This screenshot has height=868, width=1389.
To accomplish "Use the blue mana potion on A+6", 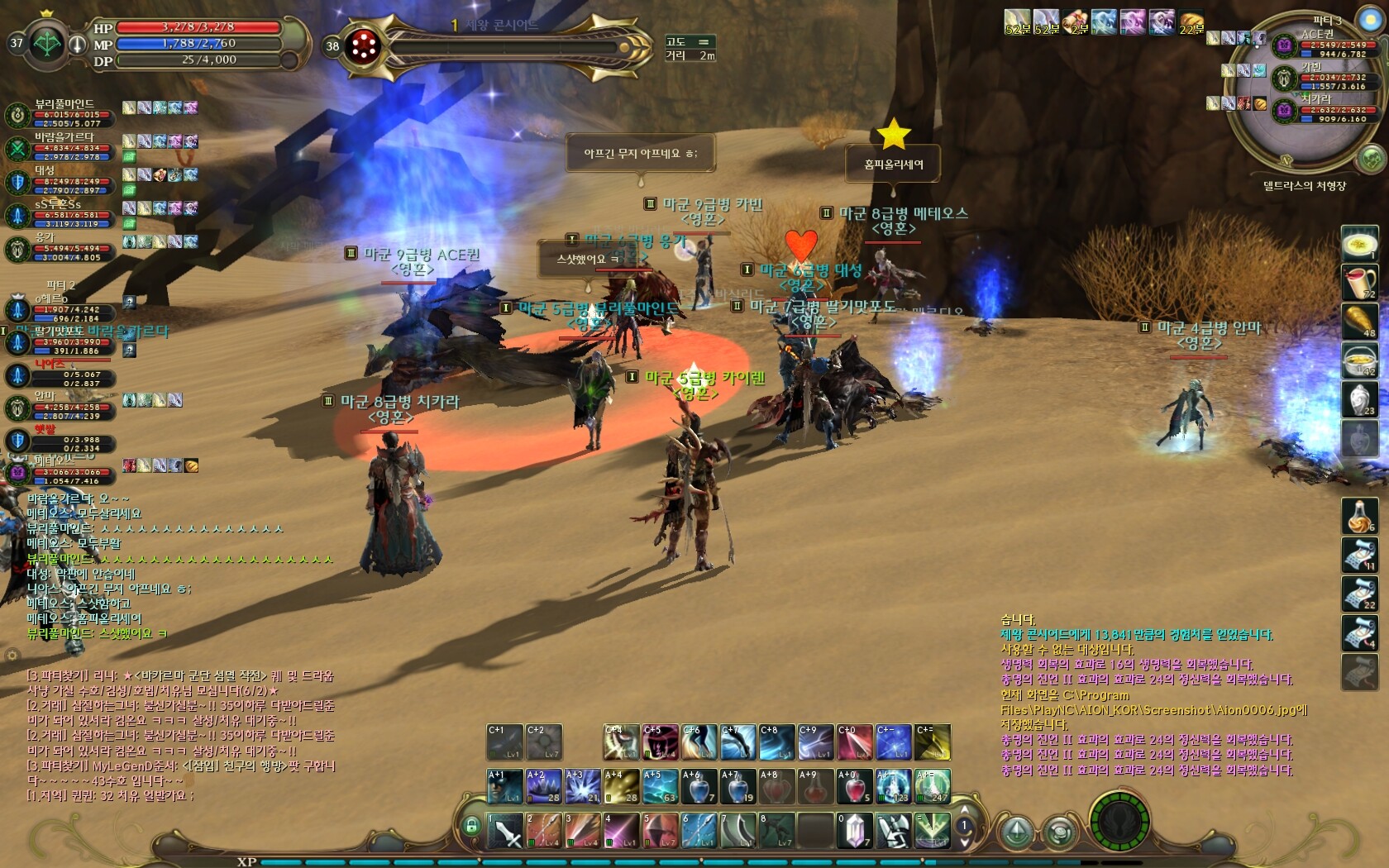I will tap(699, 786).
